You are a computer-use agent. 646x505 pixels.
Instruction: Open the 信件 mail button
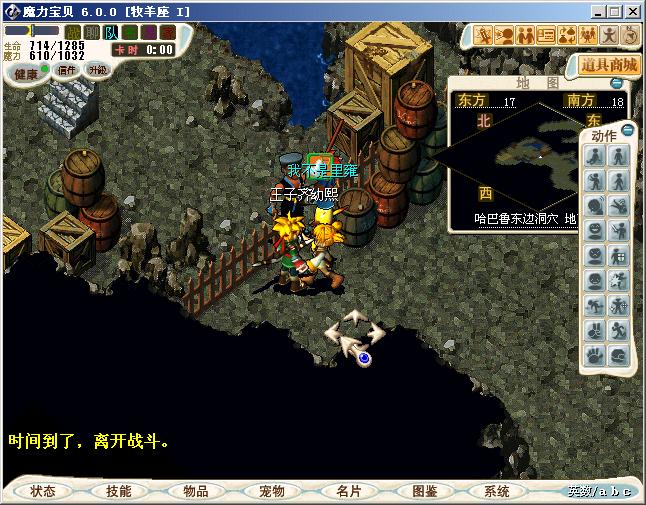[67, 70]
